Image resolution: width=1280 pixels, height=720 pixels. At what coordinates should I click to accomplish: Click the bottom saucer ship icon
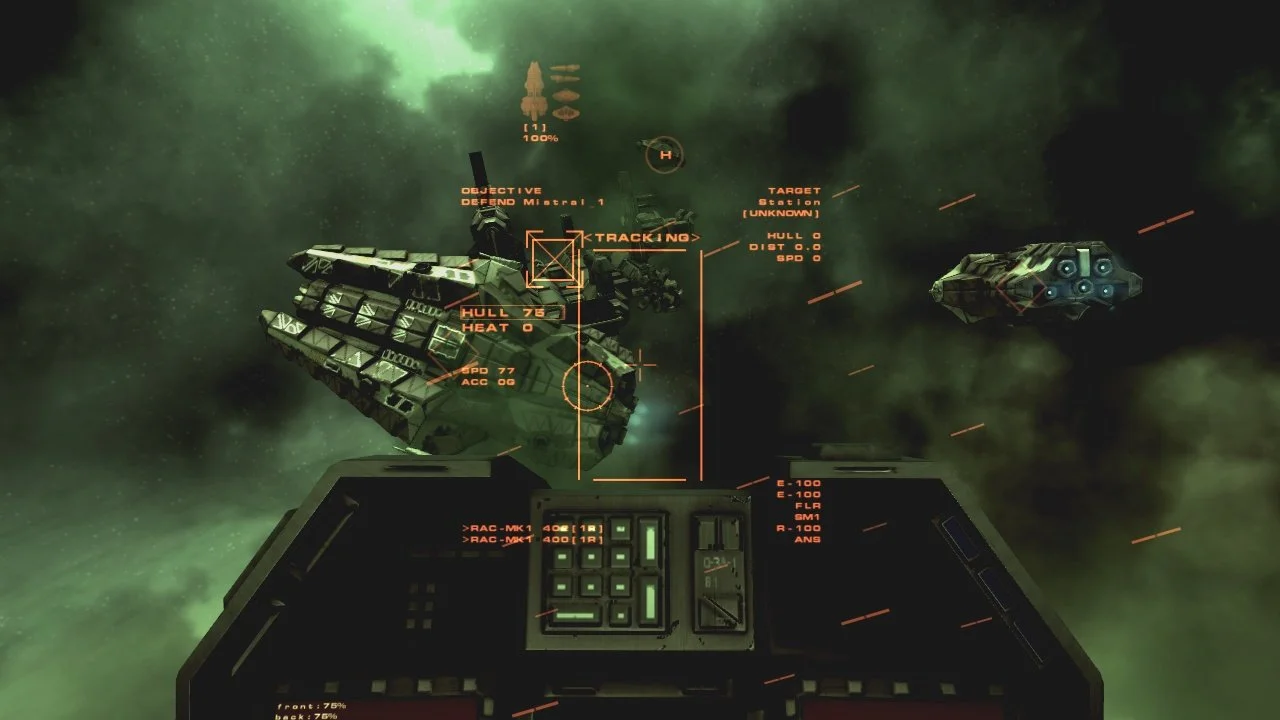(x=566, y=110)
